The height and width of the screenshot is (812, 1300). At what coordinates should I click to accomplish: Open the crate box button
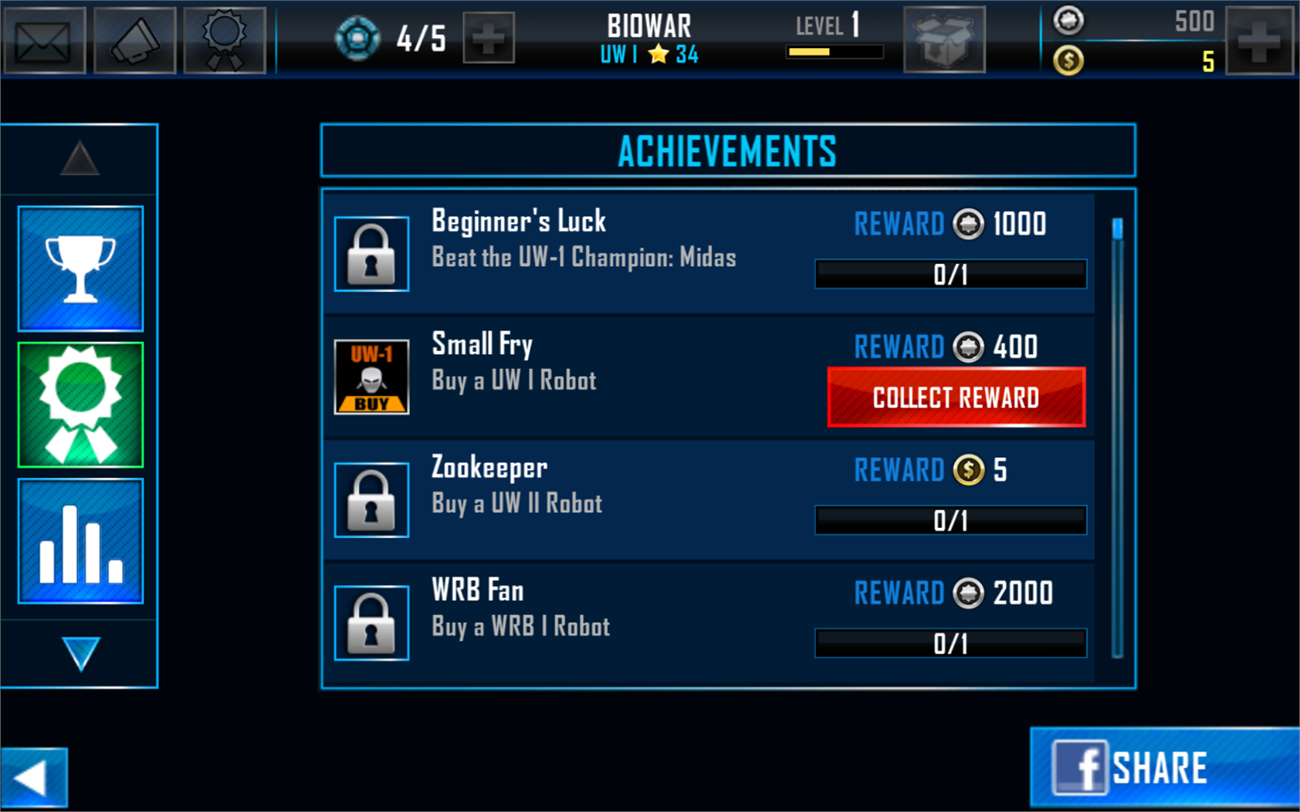(x=943, y=40)
